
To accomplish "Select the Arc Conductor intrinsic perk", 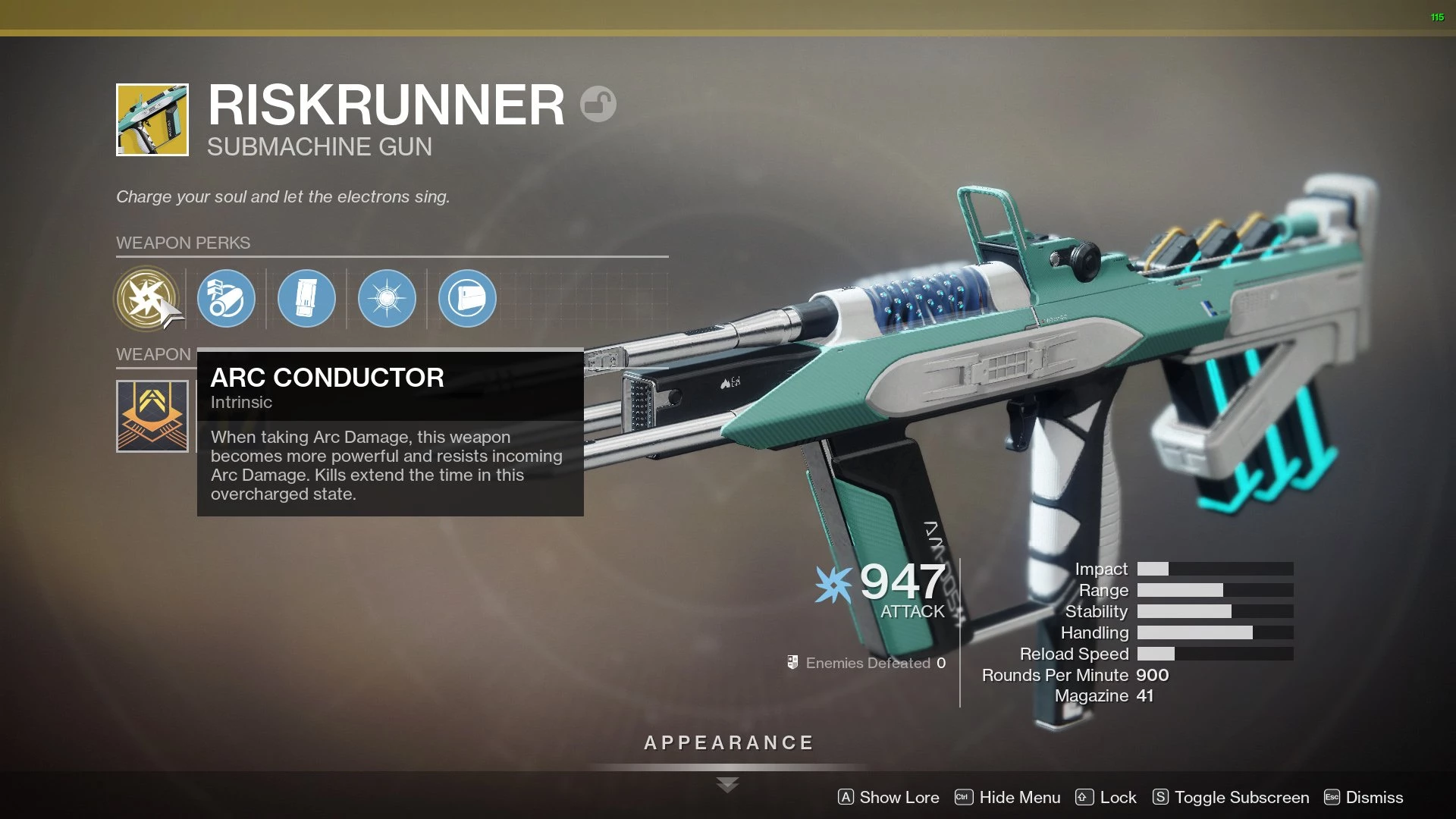I will [146, 298].
